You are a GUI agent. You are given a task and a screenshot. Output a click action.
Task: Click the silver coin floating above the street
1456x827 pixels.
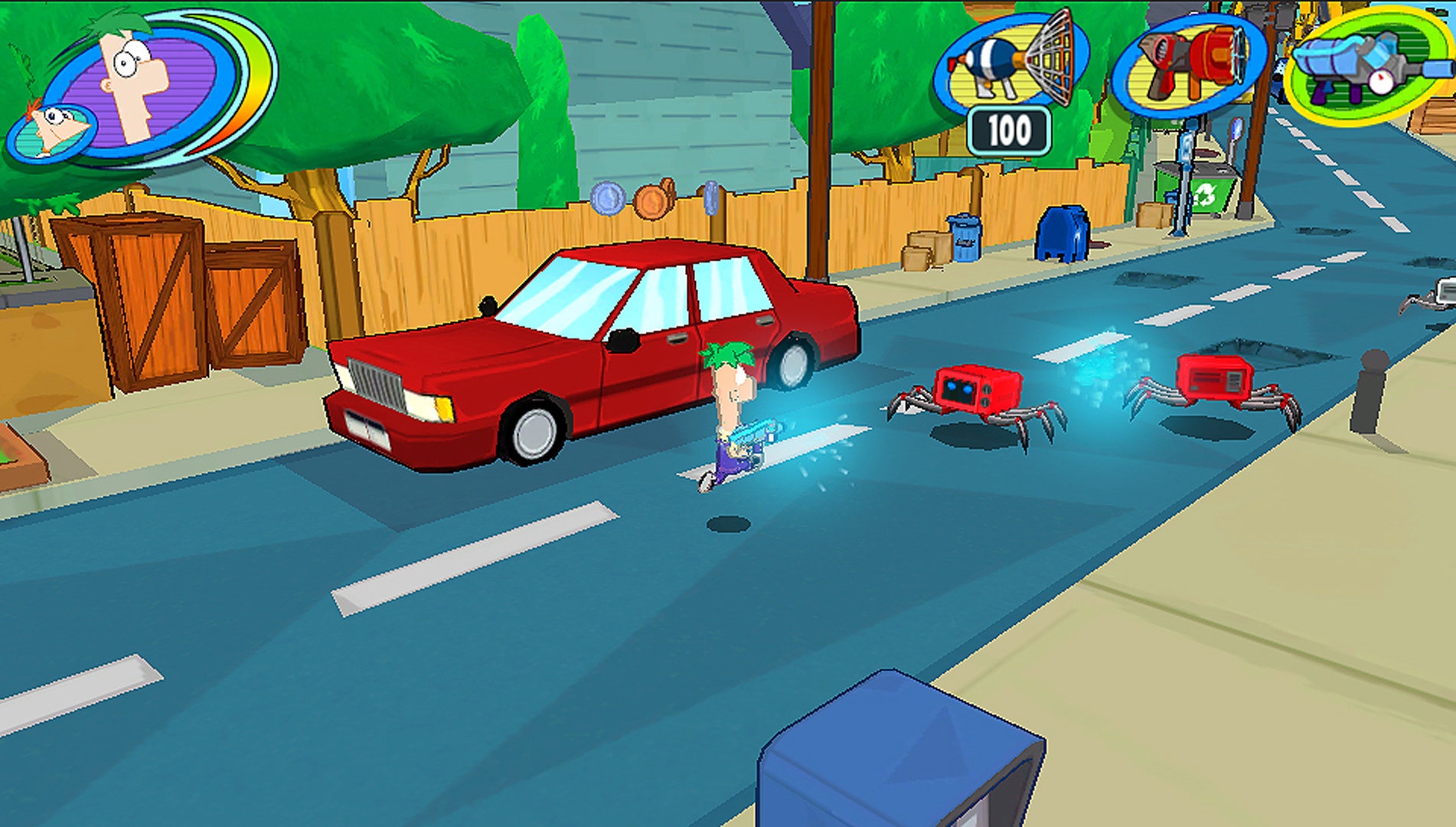608,199
